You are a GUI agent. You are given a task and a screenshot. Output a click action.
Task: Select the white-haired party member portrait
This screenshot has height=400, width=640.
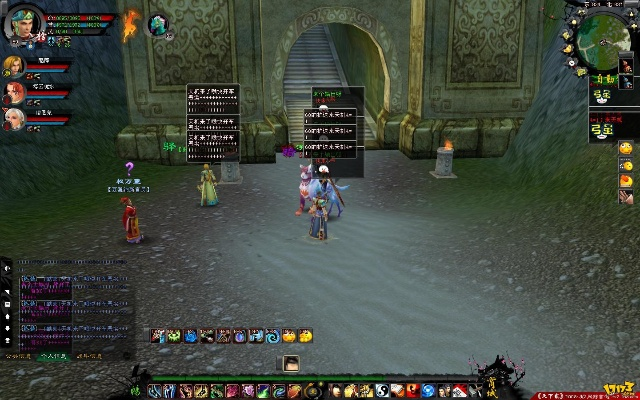12,120
